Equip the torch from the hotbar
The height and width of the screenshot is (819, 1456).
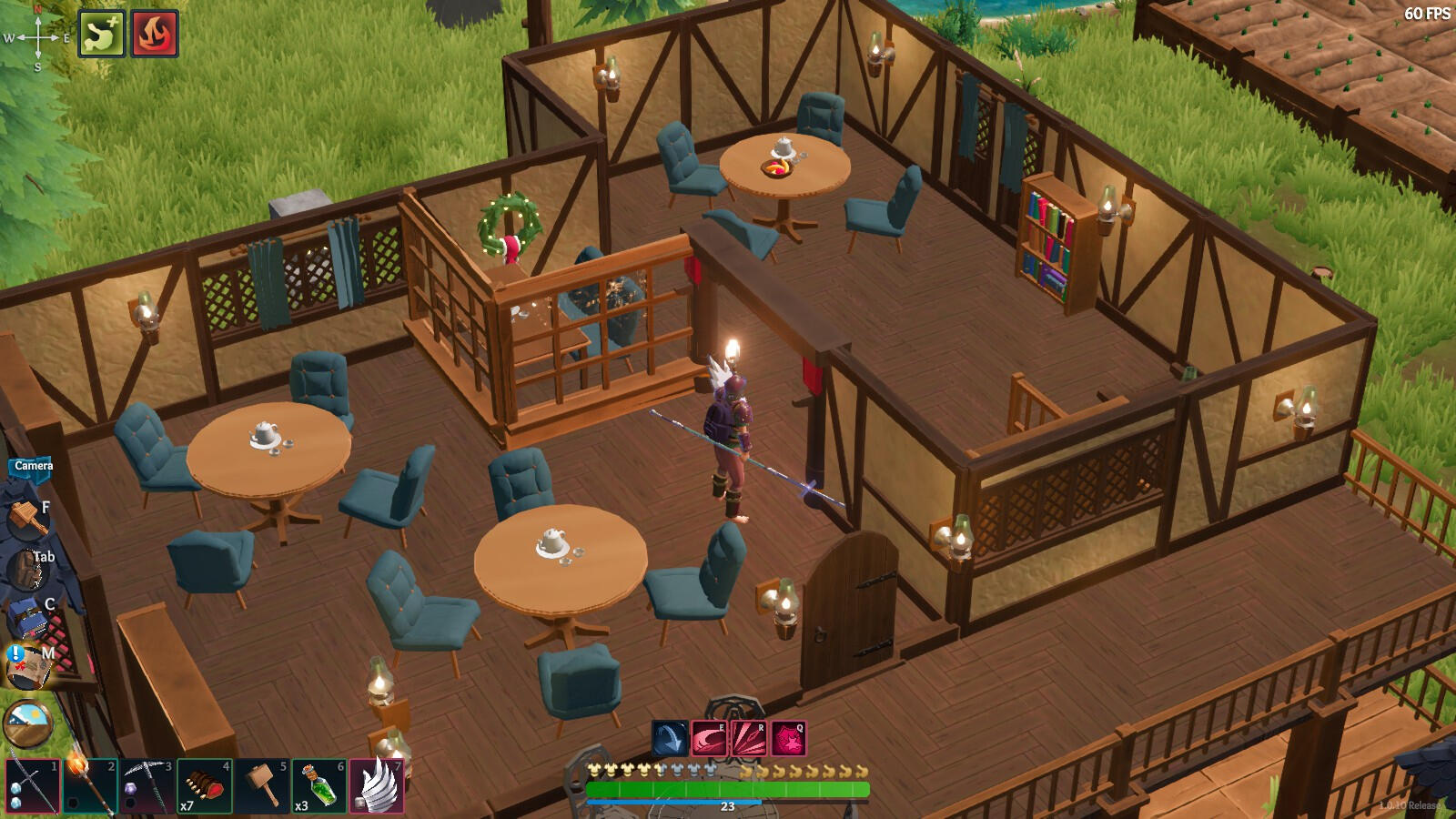89,786
